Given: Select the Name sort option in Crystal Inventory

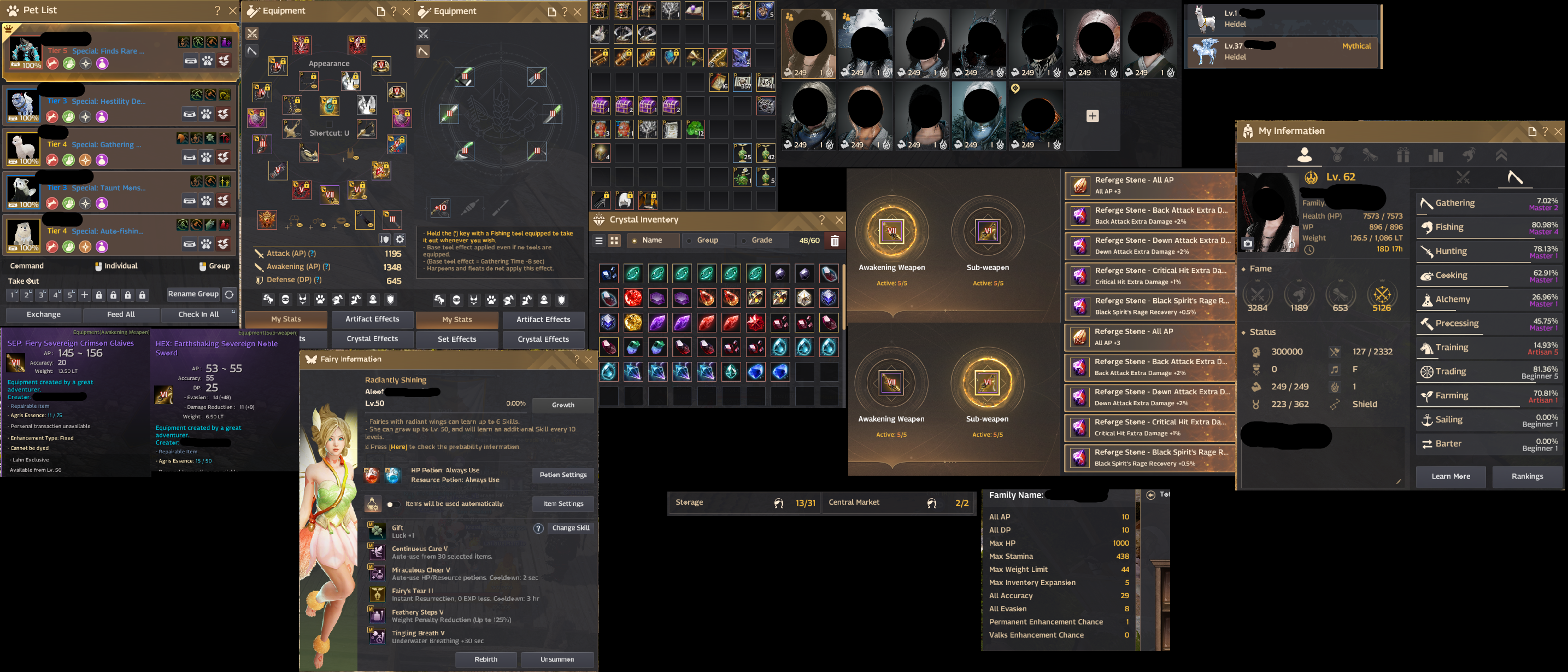Looking at the screenshot, I should 653,240.
